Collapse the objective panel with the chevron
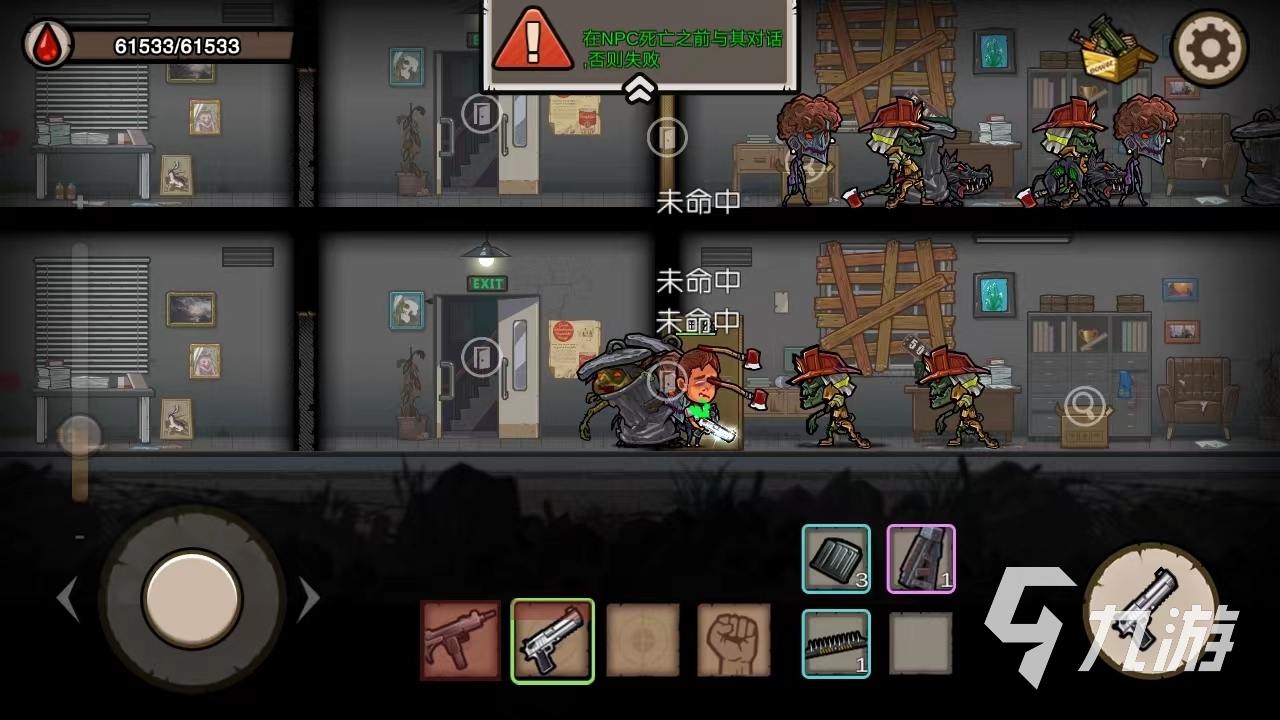1280x720 pixels. point(640,91)
